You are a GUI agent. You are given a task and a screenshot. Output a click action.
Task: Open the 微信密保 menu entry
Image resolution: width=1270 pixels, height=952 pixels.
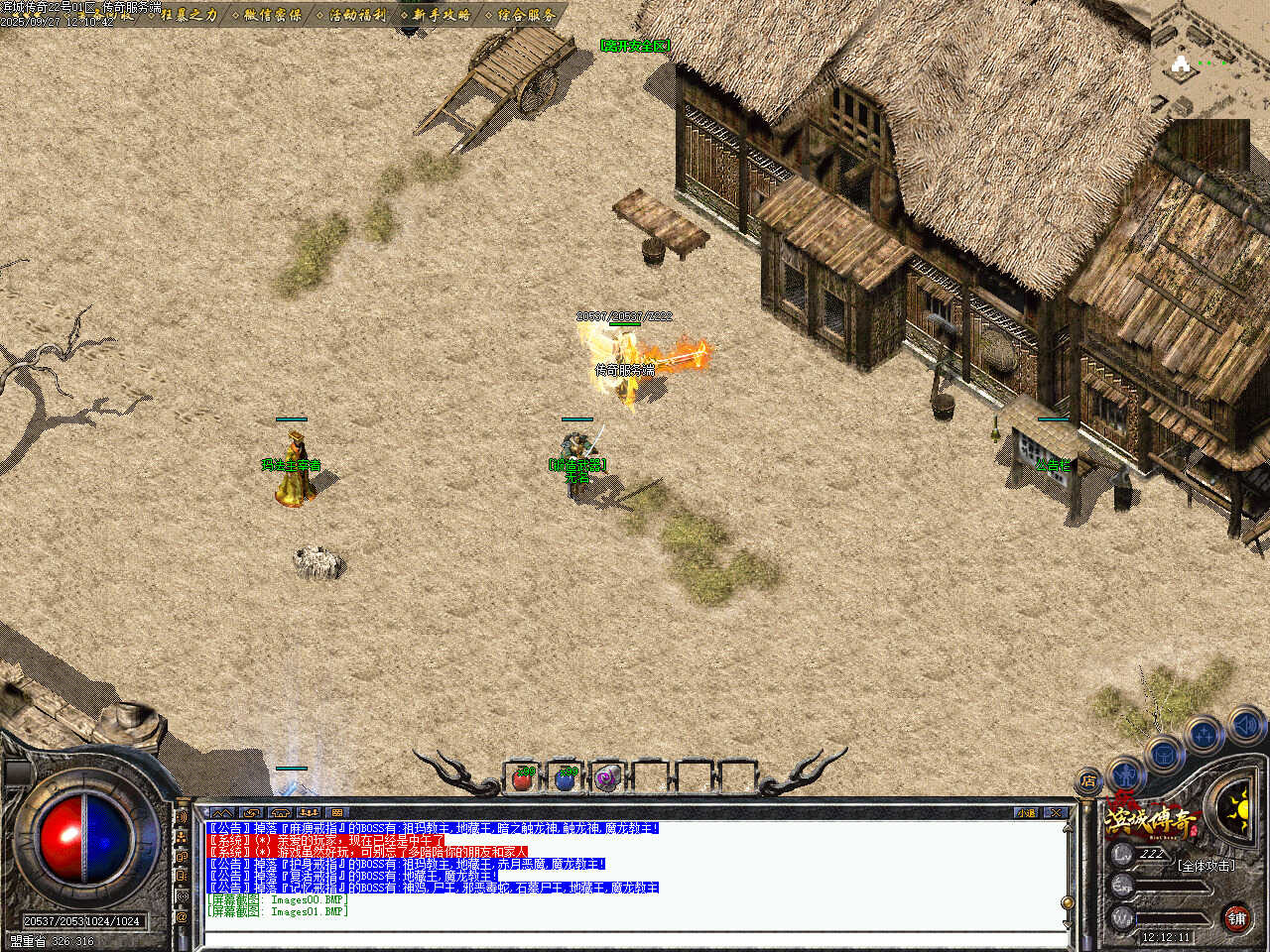click(x=273, y=15)
